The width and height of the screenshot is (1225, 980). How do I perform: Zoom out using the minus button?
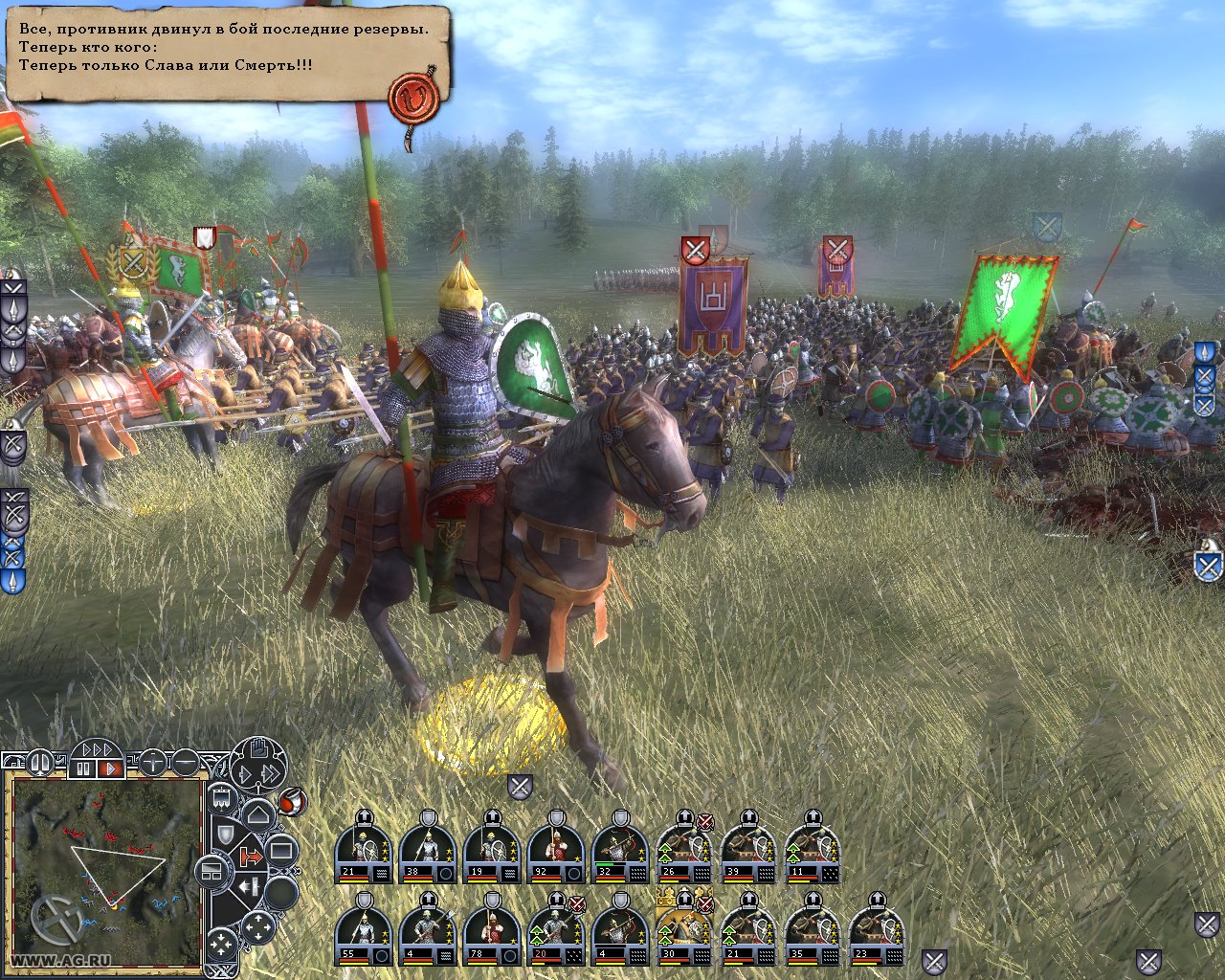click(183, 761)
